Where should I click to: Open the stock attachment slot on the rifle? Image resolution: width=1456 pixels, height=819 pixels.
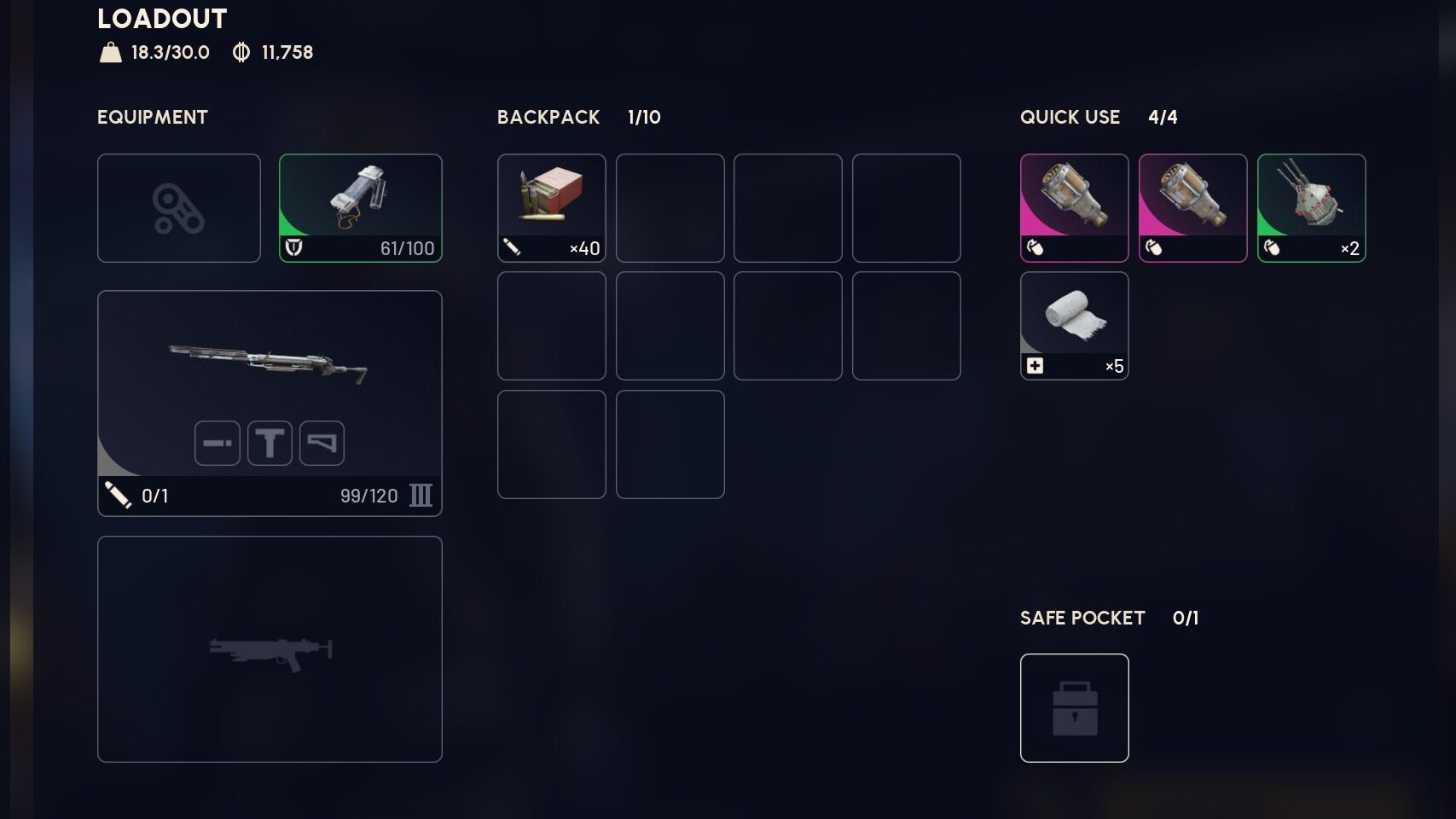click(x=322, y=444)
